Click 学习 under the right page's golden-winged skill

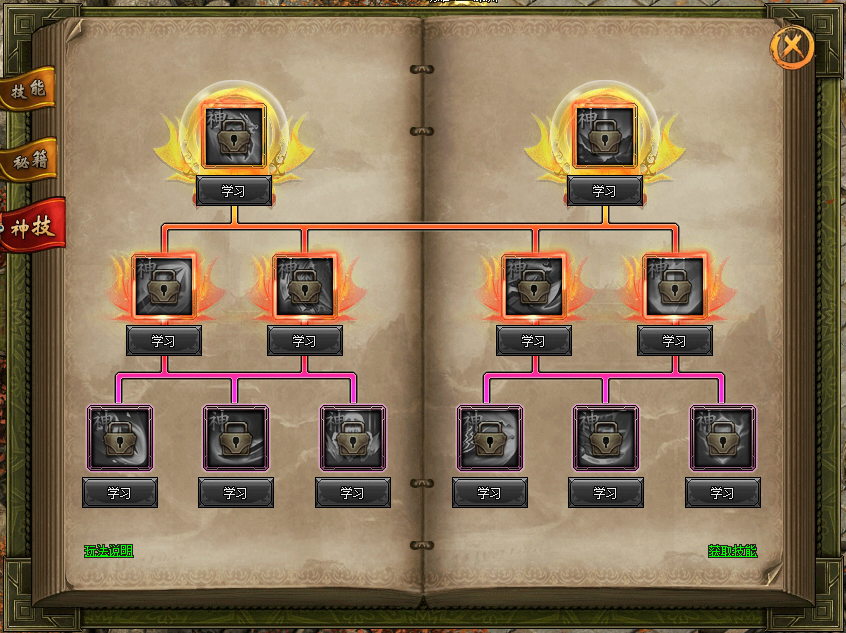(x=604, y=191)
